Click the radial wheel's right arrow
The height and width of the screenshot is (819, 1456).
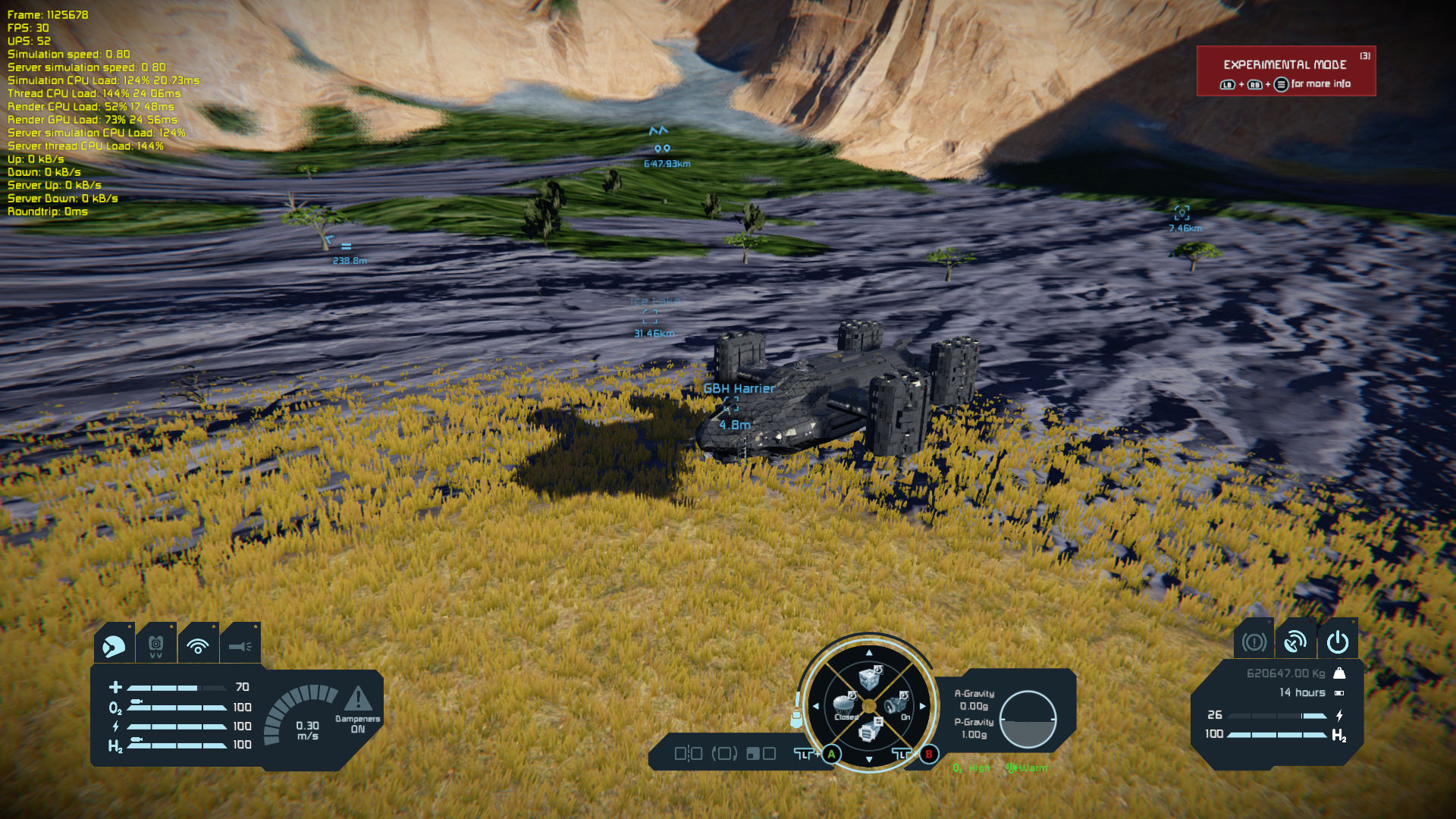(x=923, y=706)
